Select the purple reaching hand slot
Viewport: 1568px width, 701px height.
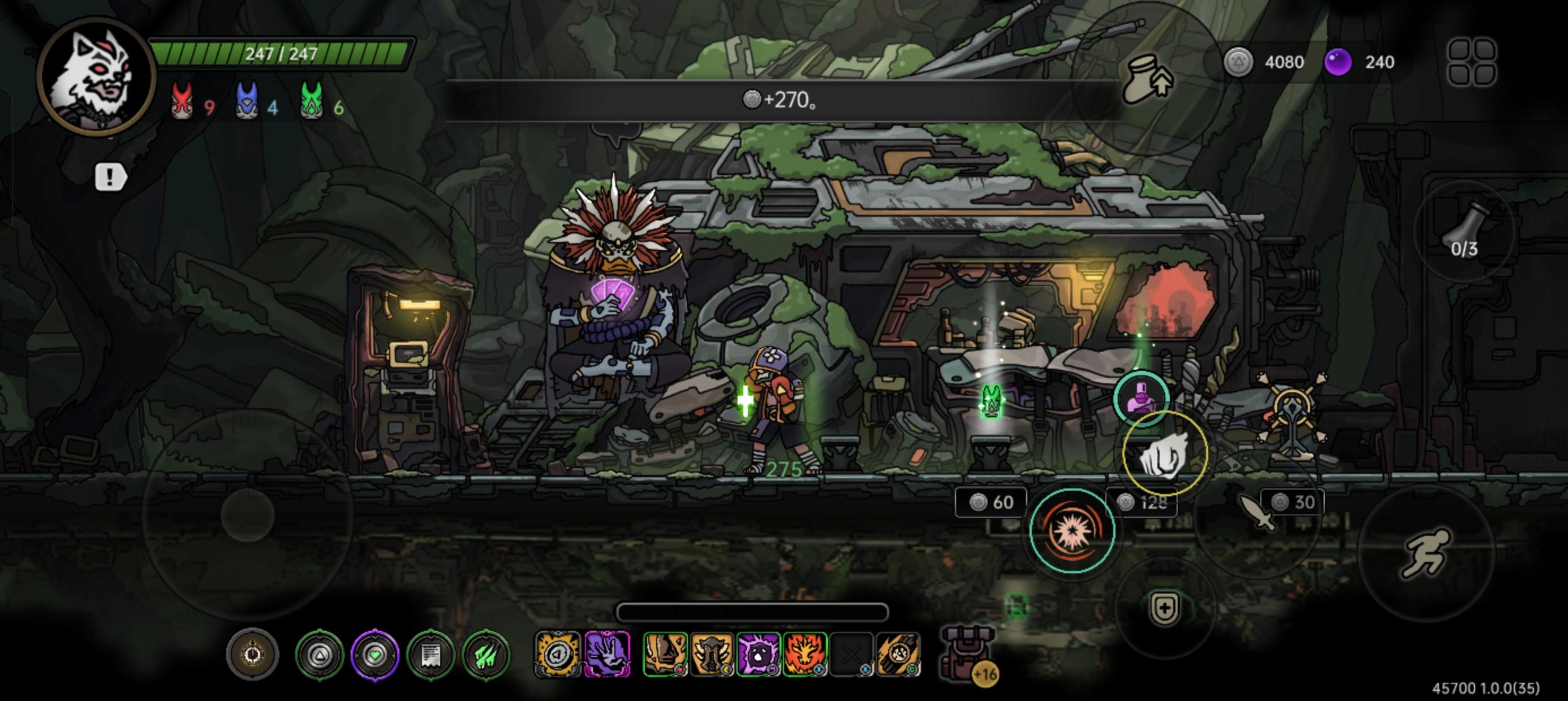coord(607,655)
